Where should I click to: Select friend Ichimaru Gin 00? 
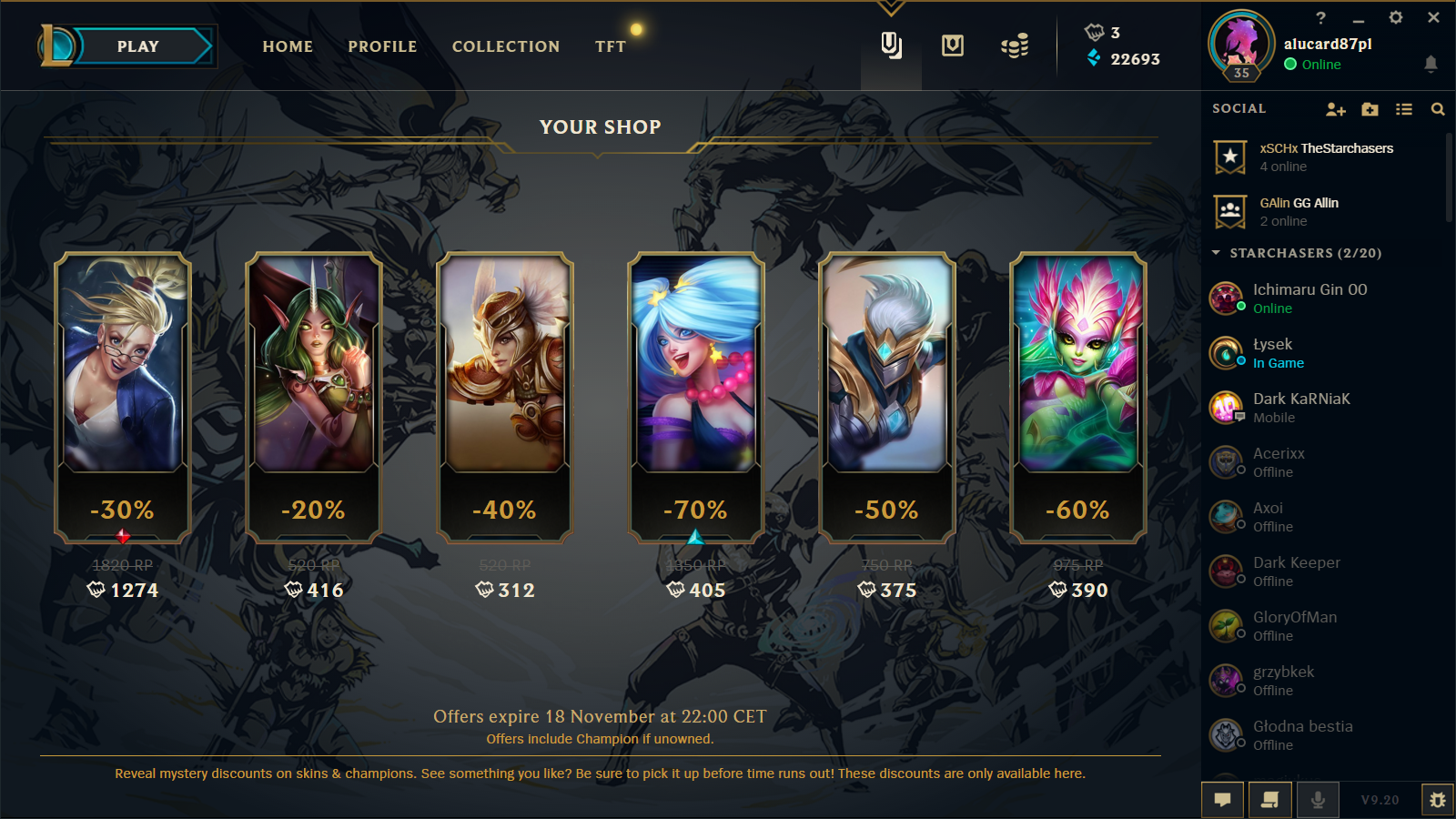[1309, 298]
